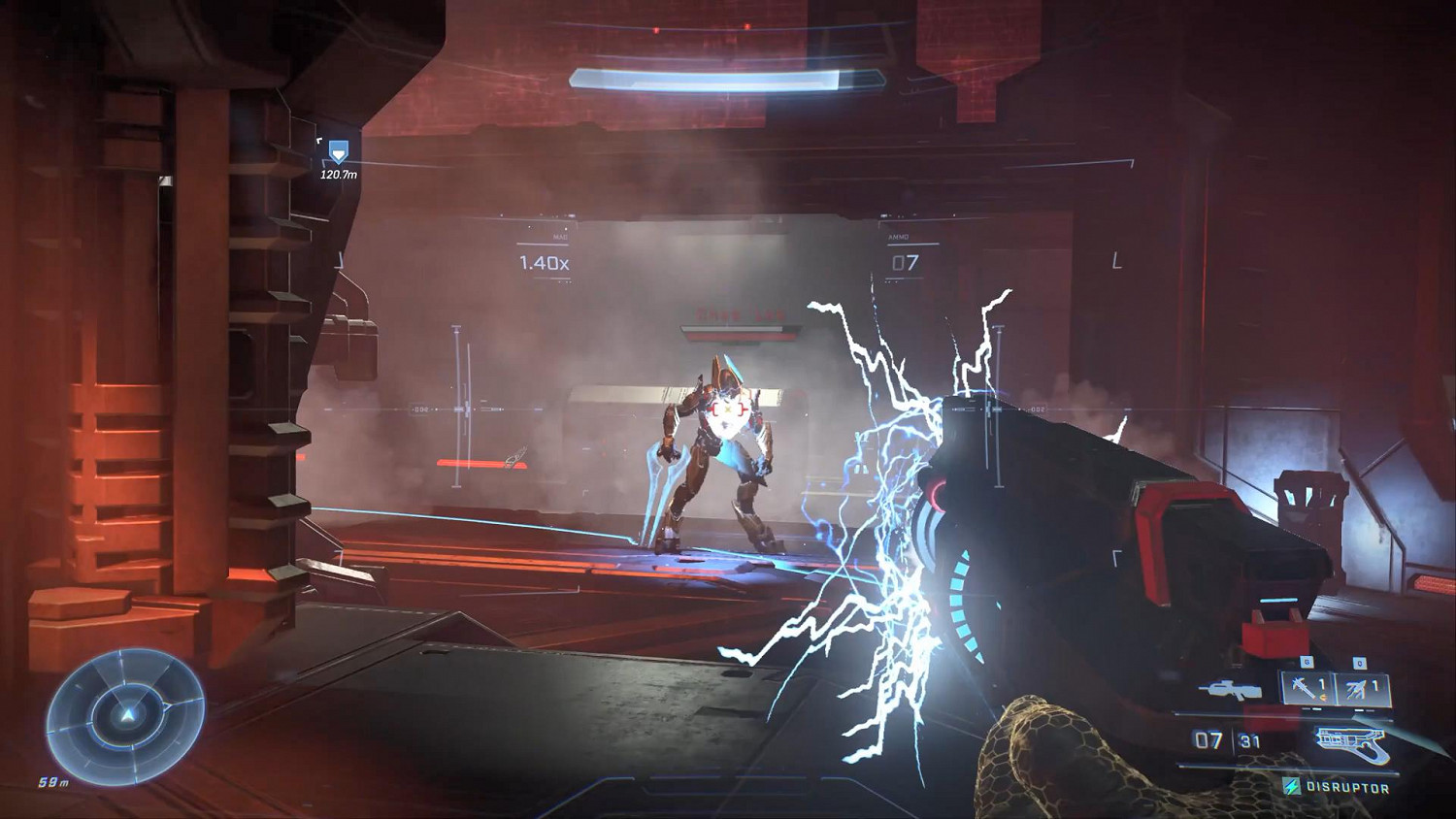Click the equipped Disruptor pistol icon
This screenshot has width=1456, height=819.
coord(1353,742)
